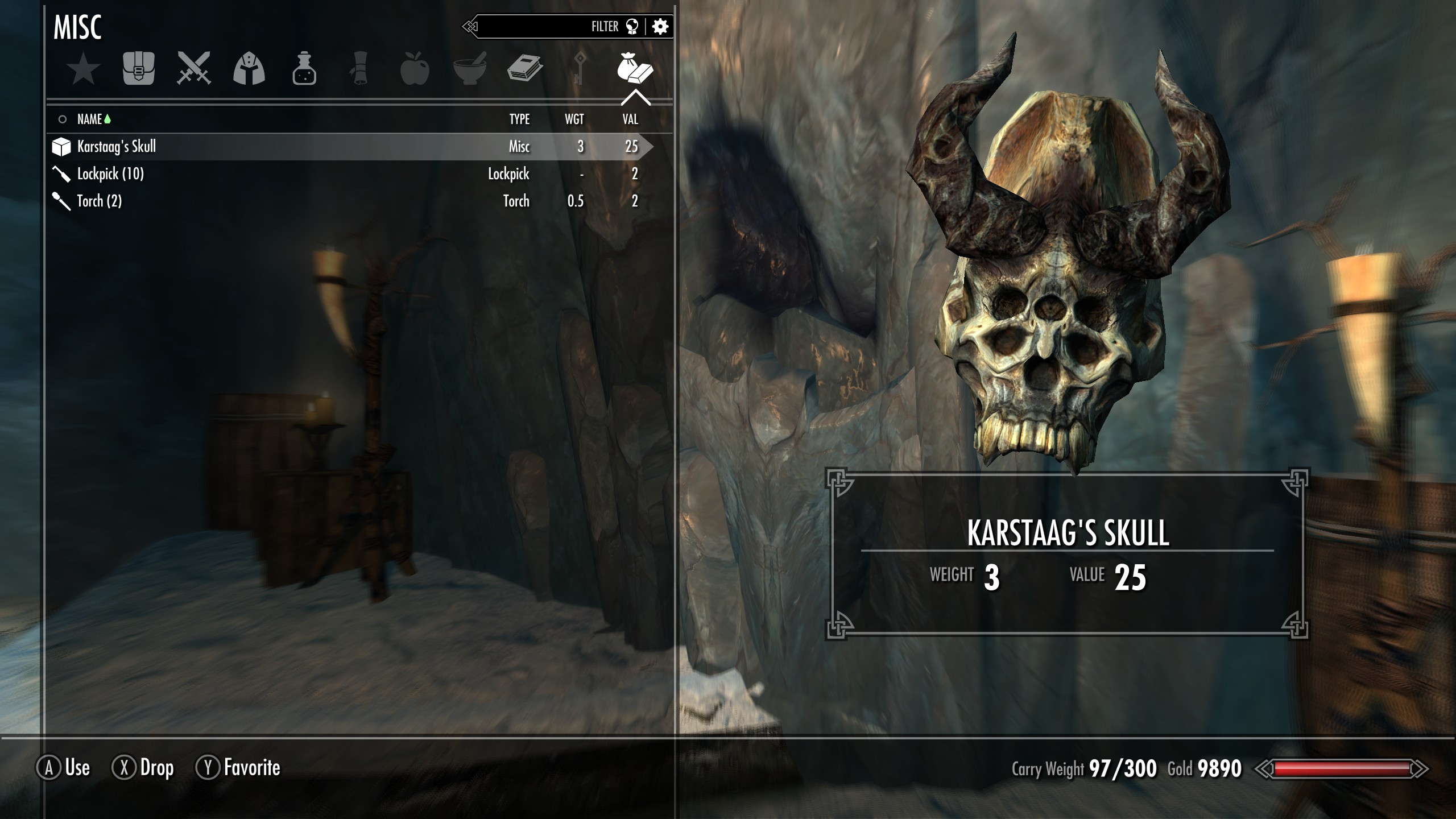Sort items by the VAL value column

(x=630, y=119)
